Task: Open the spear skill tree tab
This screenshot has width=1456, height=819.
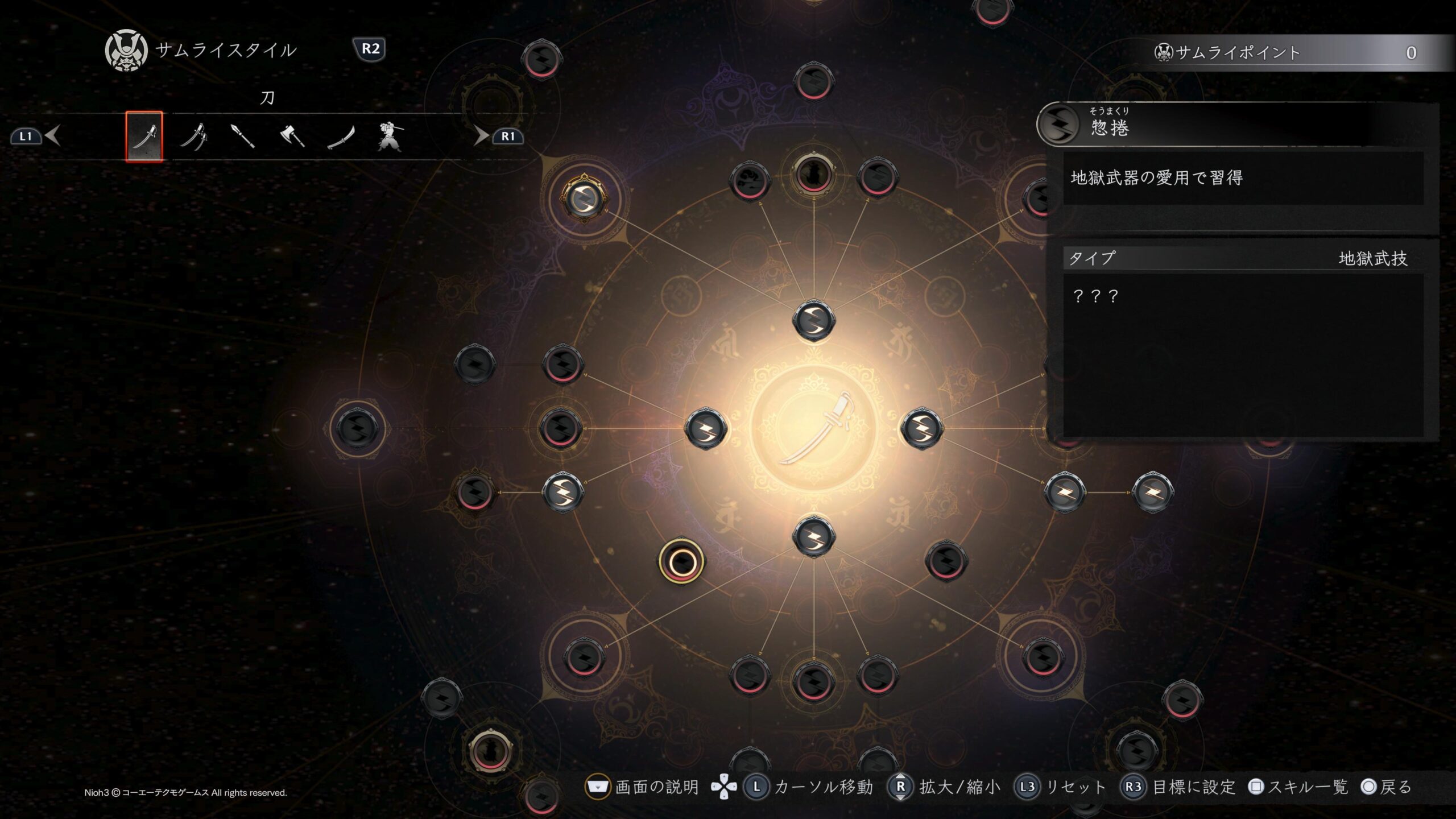Action: pyautogui.click(x=243, y=136)
